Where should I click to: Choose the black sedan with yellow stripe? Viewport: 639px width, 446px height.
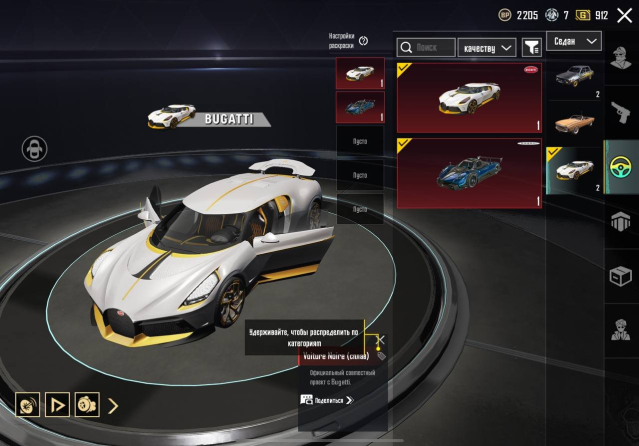[x=573, y=77]
